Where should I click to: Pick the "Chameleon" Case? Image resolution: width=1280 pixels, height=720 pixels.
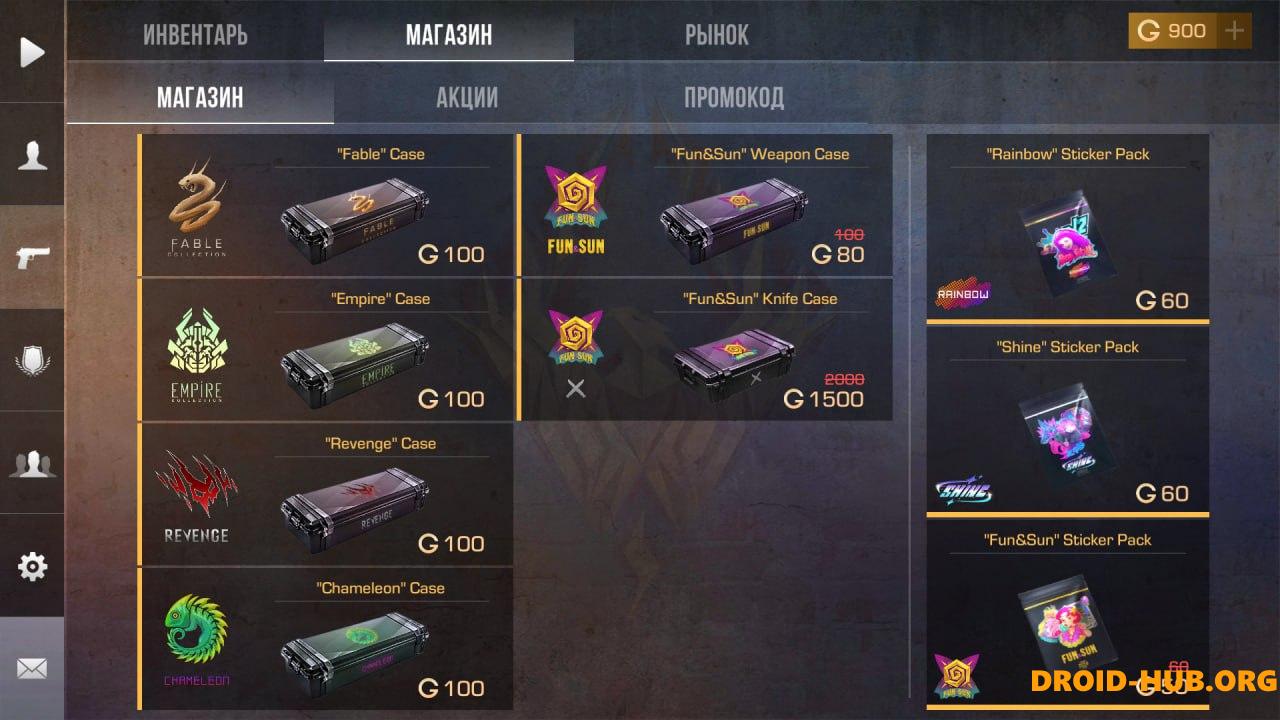tap(326, 640)
